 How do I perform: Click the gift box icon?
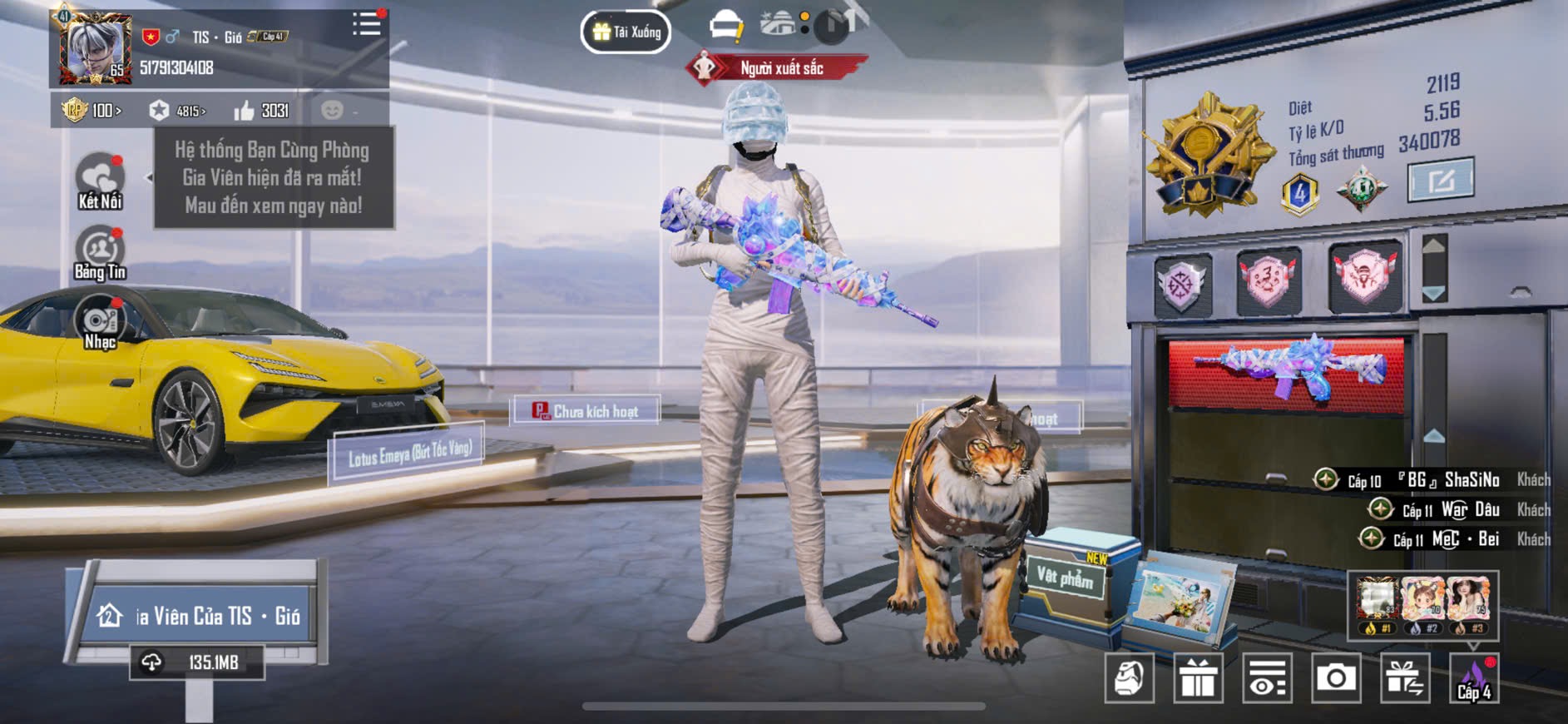point(1198,678)
